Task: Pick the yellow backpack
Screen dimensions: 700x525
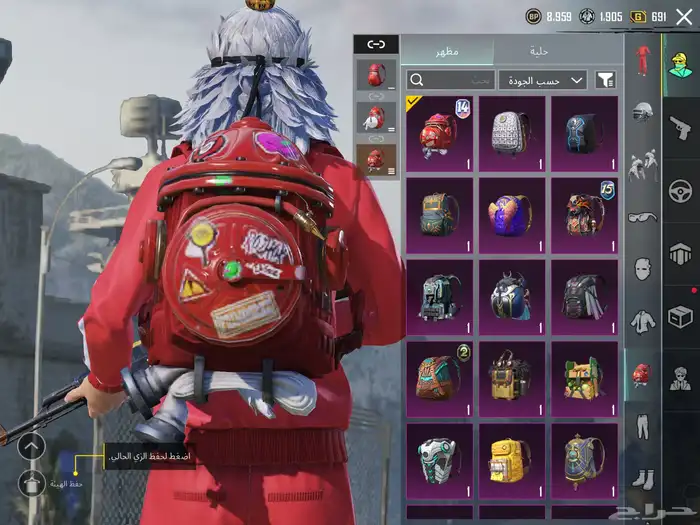Action: click(x=511, y=460)
